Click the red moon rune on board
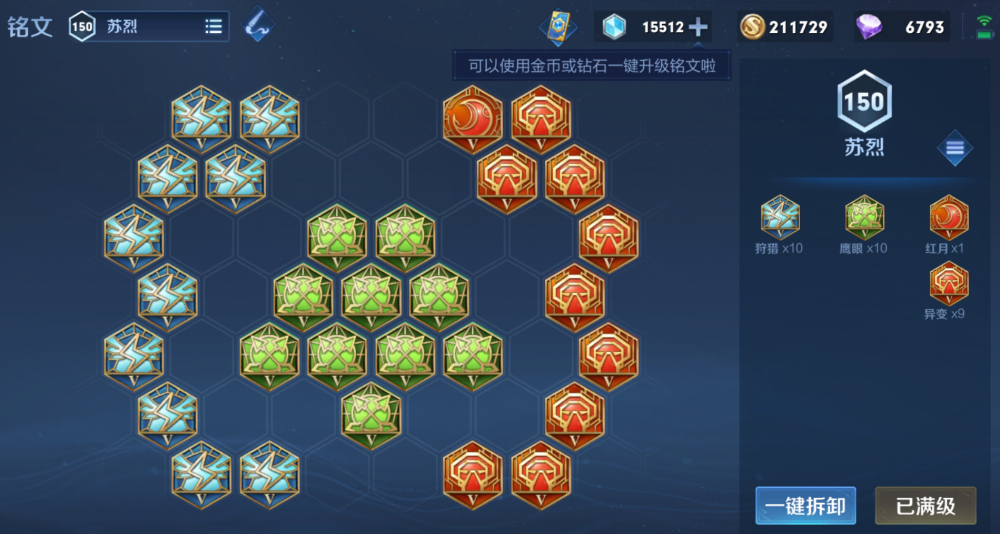This screenshot has width=1000, height=534. [x=473, y=119]
